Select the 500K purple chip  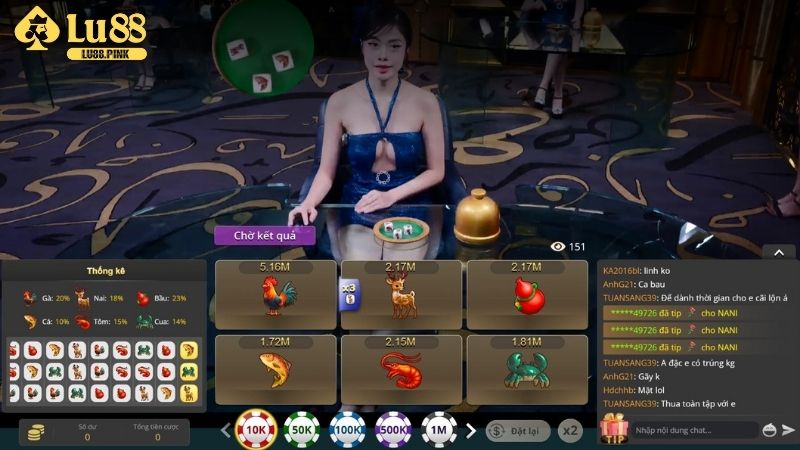[x=393, y=431]
